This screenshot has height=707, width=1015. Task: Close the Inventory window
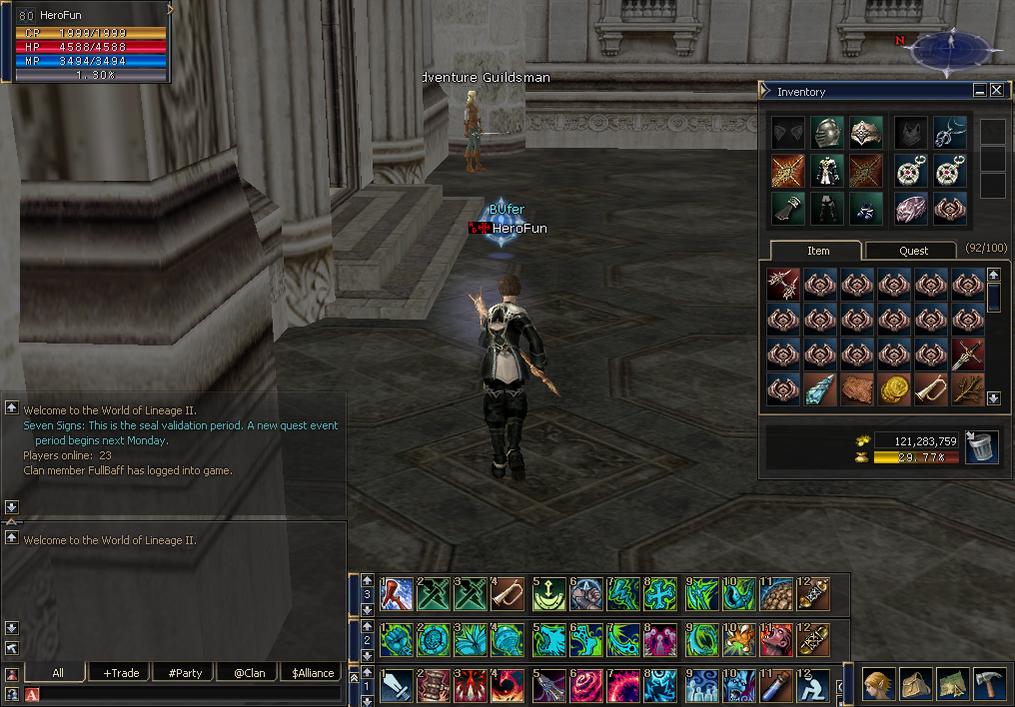996,90
